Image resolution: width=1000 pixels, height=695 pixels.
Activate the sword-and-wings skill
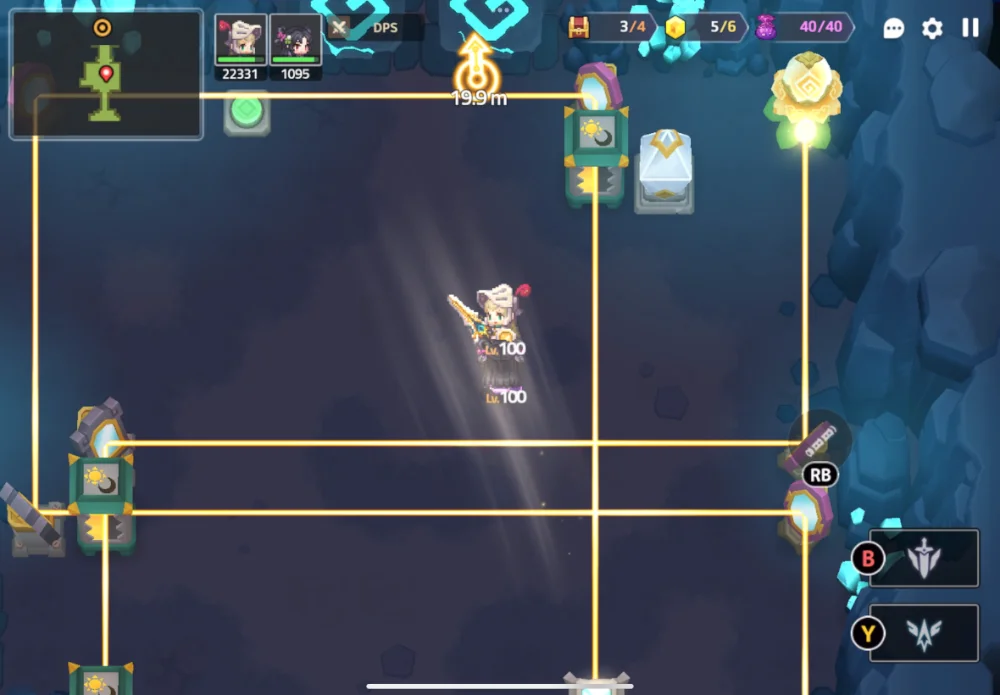(923, 558)
